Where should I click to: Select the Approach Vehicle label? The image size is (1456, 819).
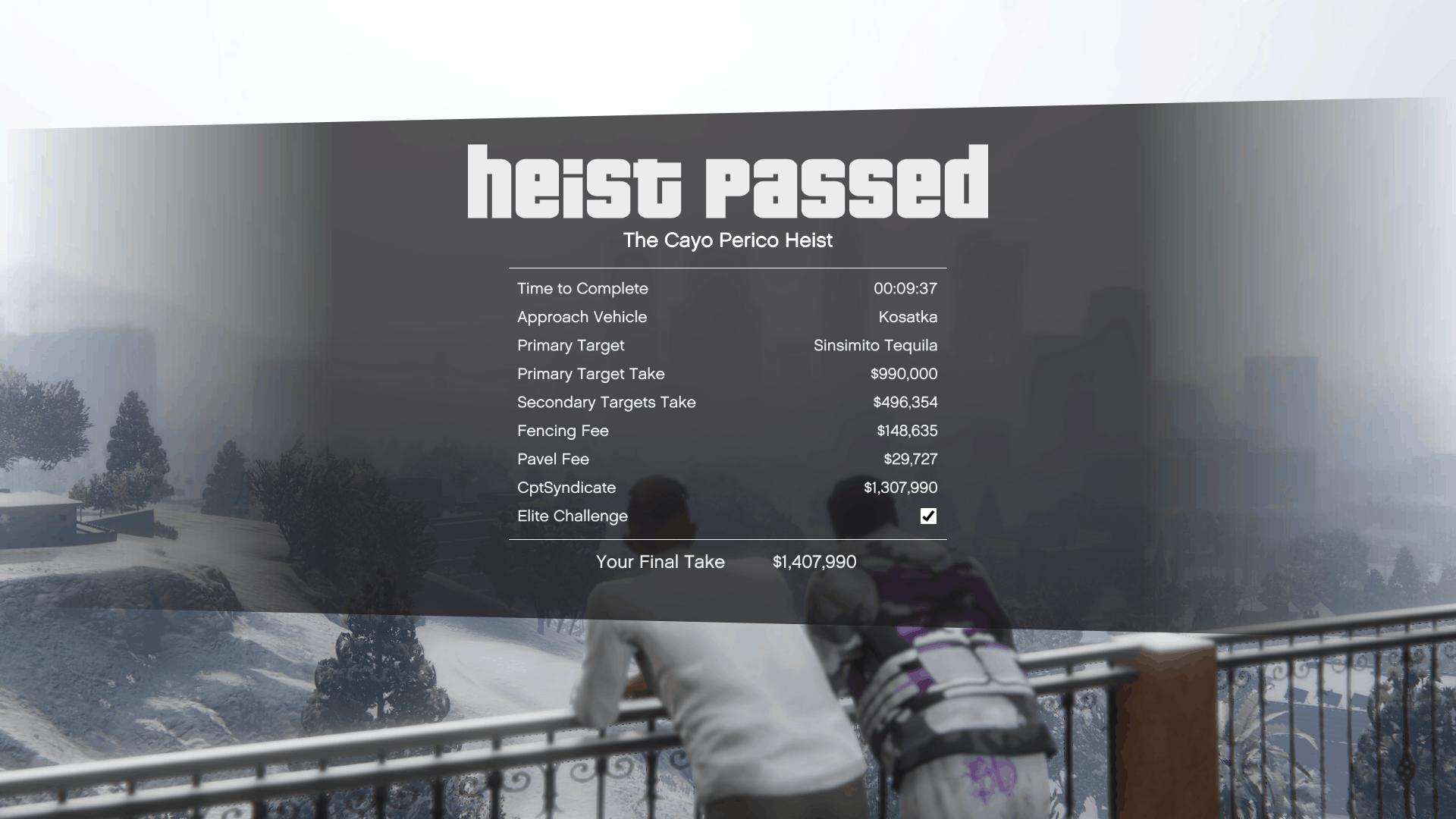(581, 317)
